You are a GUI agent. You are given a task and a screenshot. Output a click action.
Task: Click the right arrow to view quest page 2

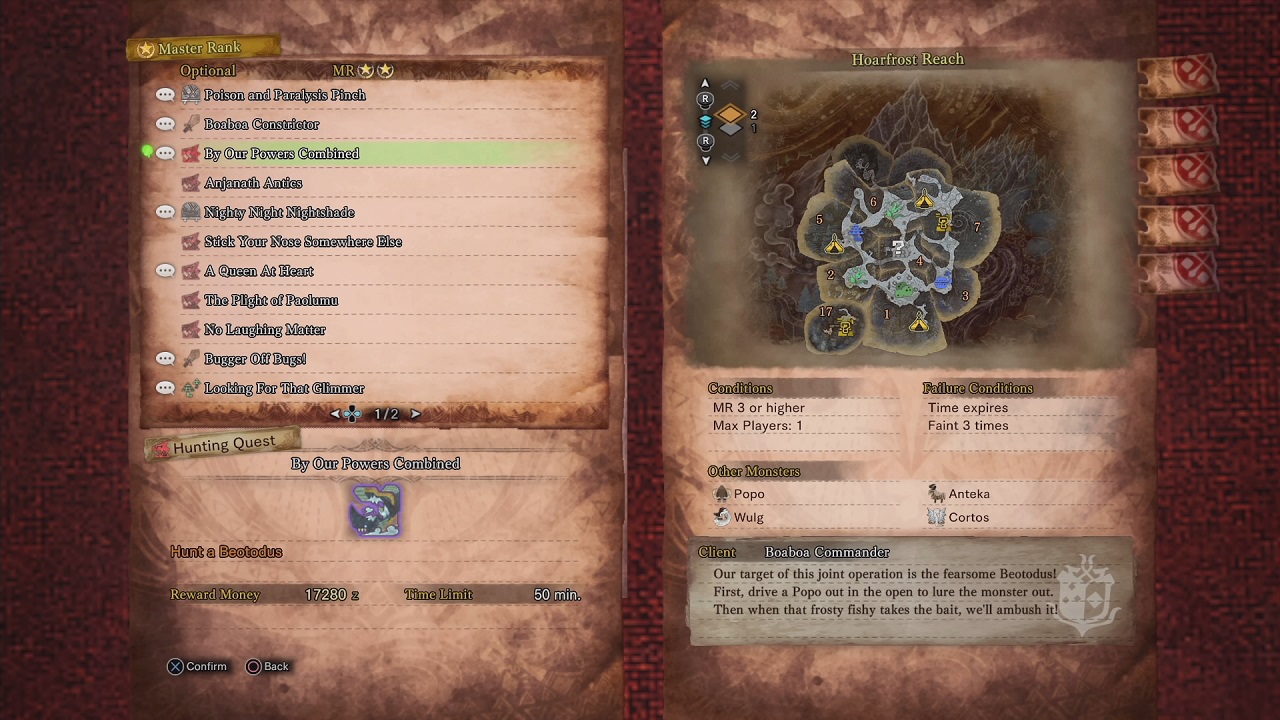415,413
